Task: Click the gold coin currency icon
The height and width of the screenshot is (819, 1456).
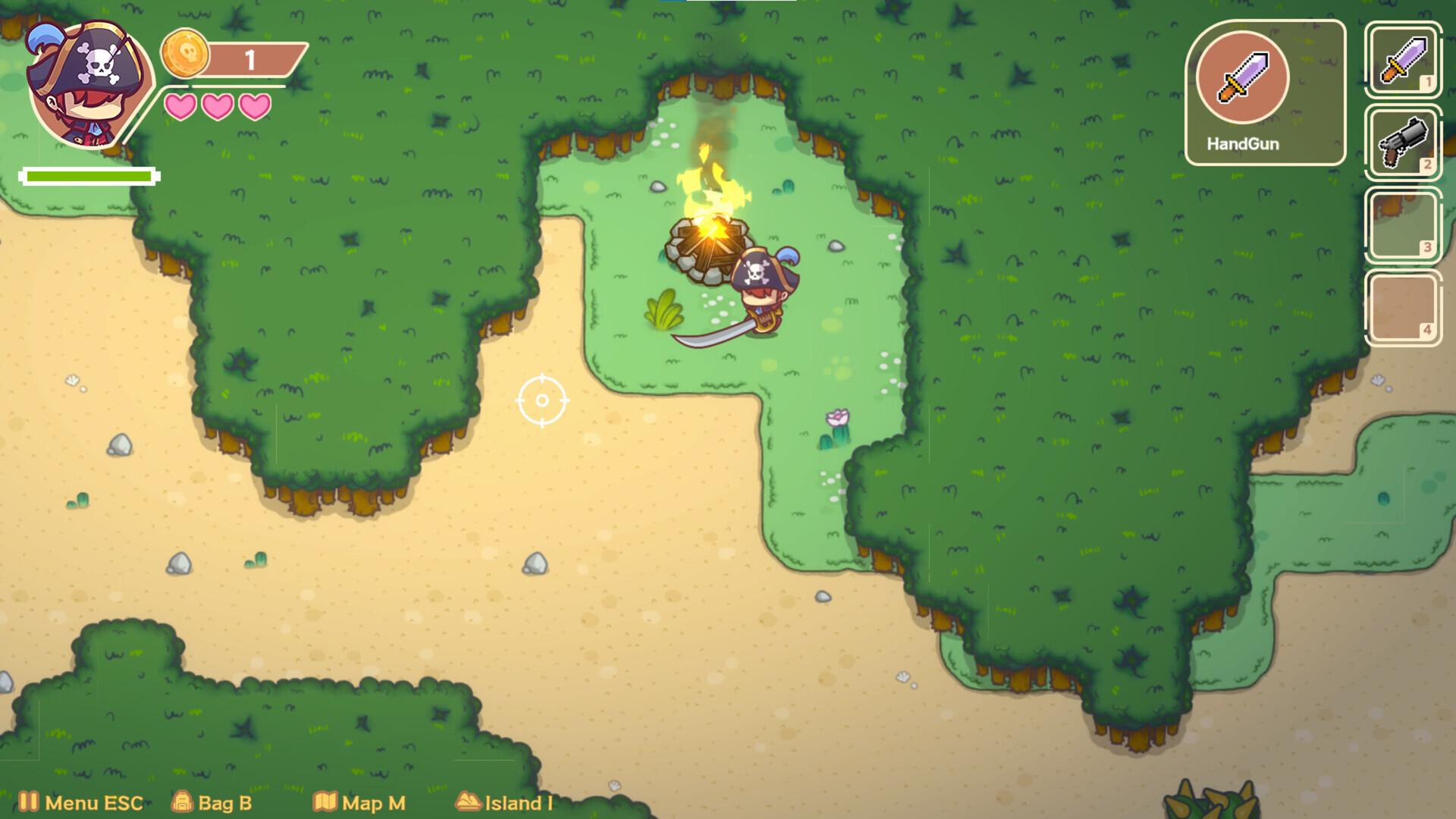Action: [187, 55]
